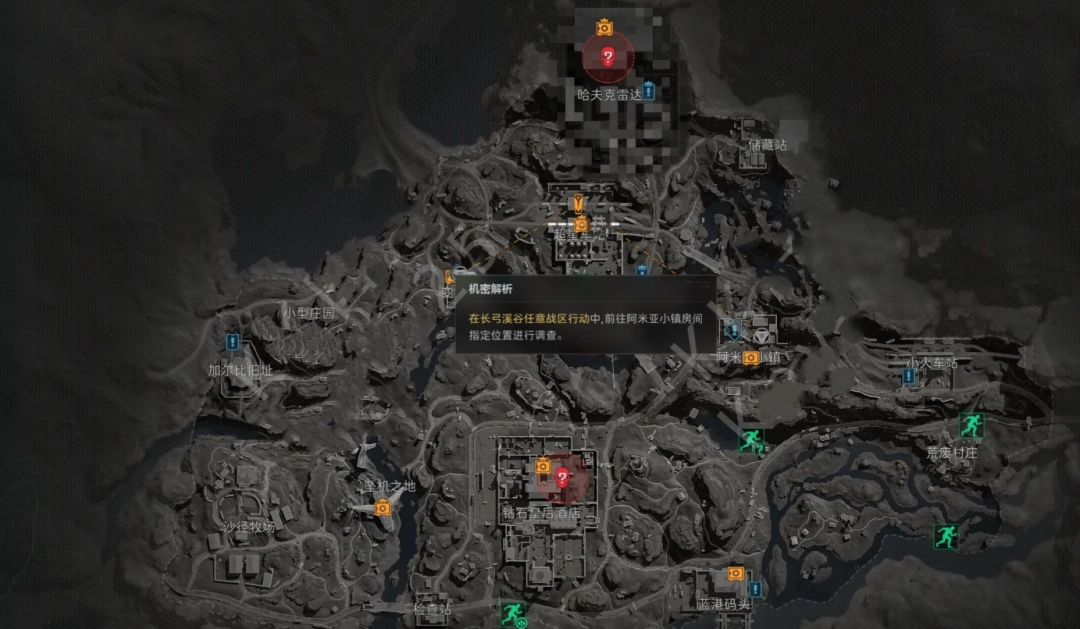
Task: Click the blue marker next to 蓝港码头
Action: (x=755, y=588)
